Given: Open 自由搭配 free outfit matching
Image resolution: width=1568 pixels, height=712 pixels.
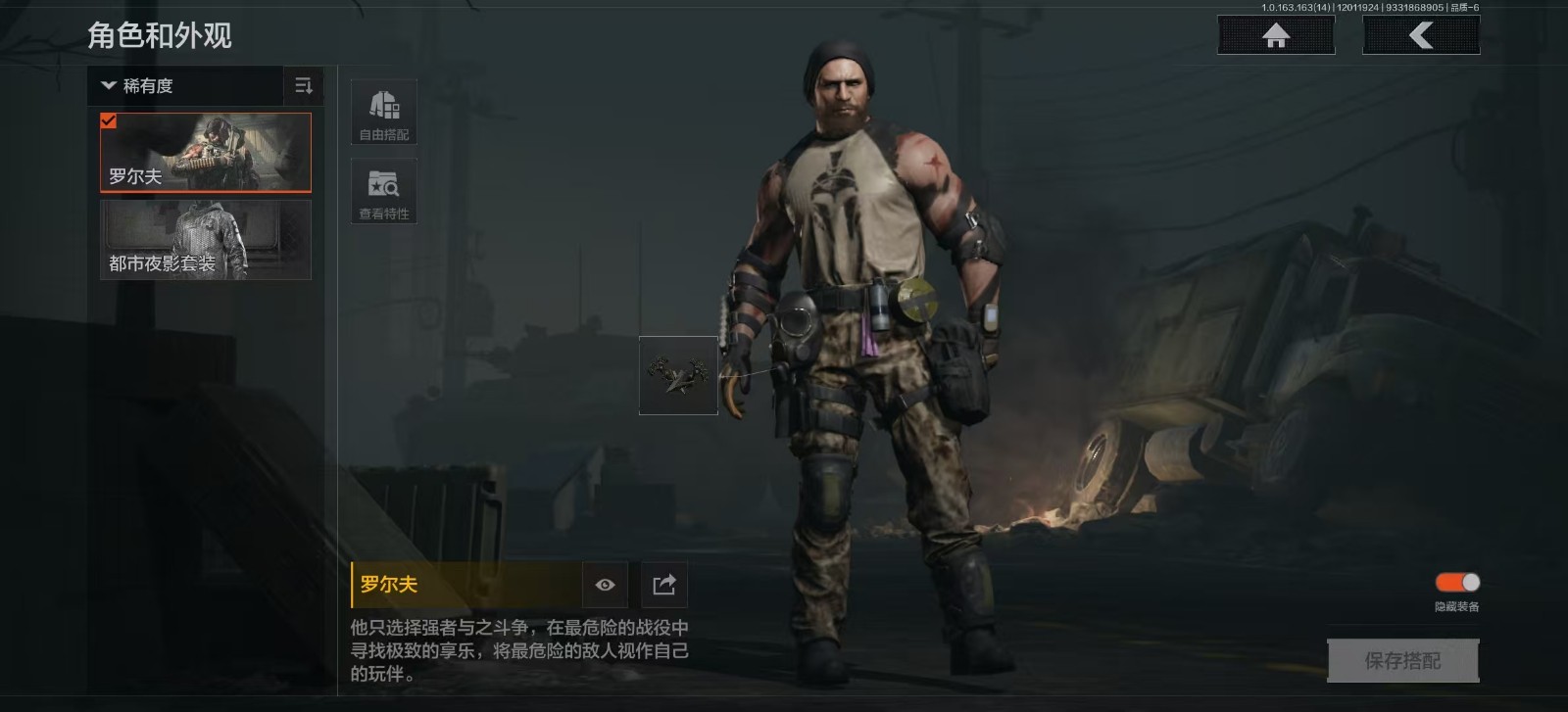Looking at the screenshot, I should click(384, 112).
